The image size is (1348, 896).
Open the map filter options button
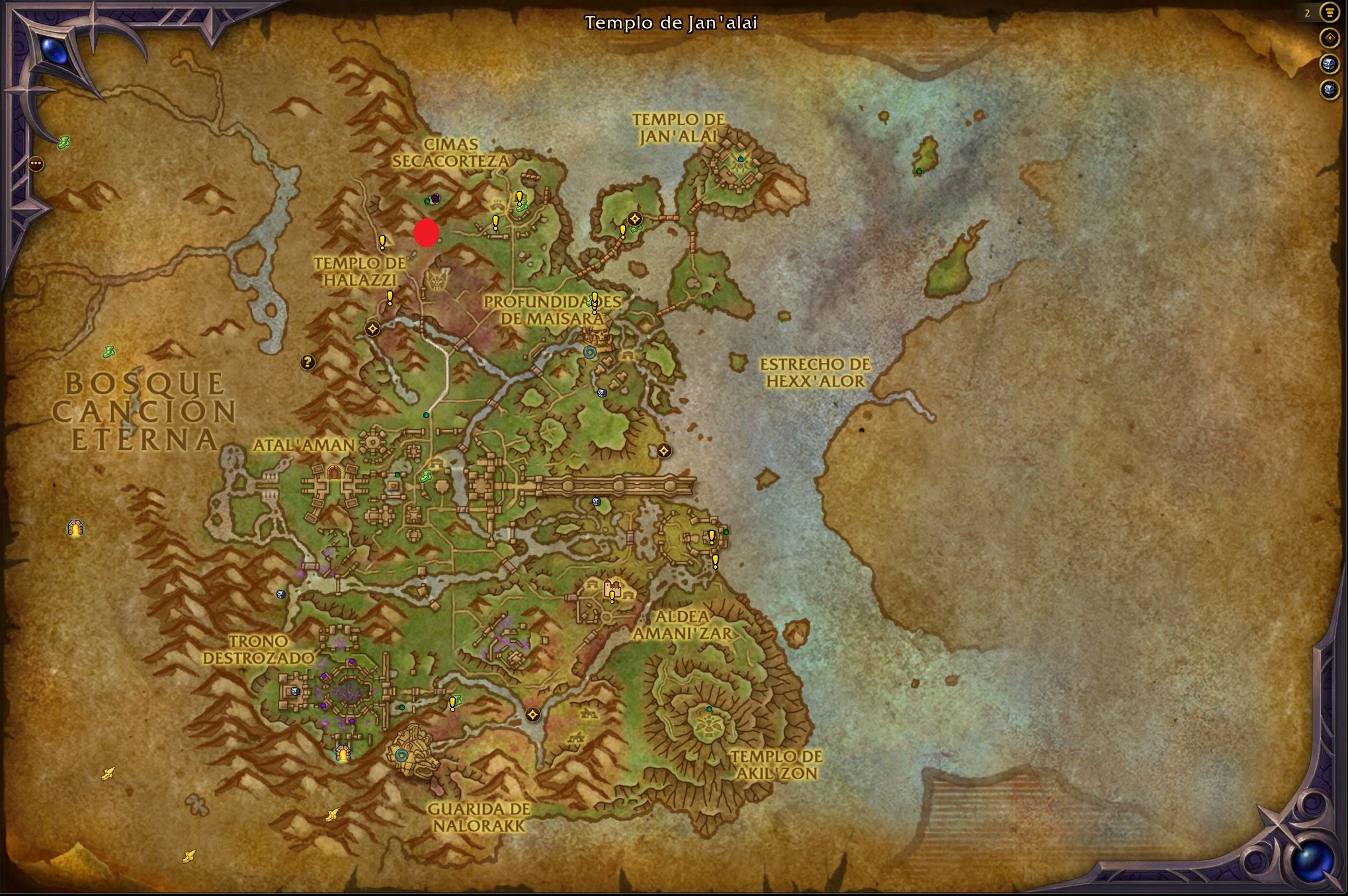(1329, 13)
